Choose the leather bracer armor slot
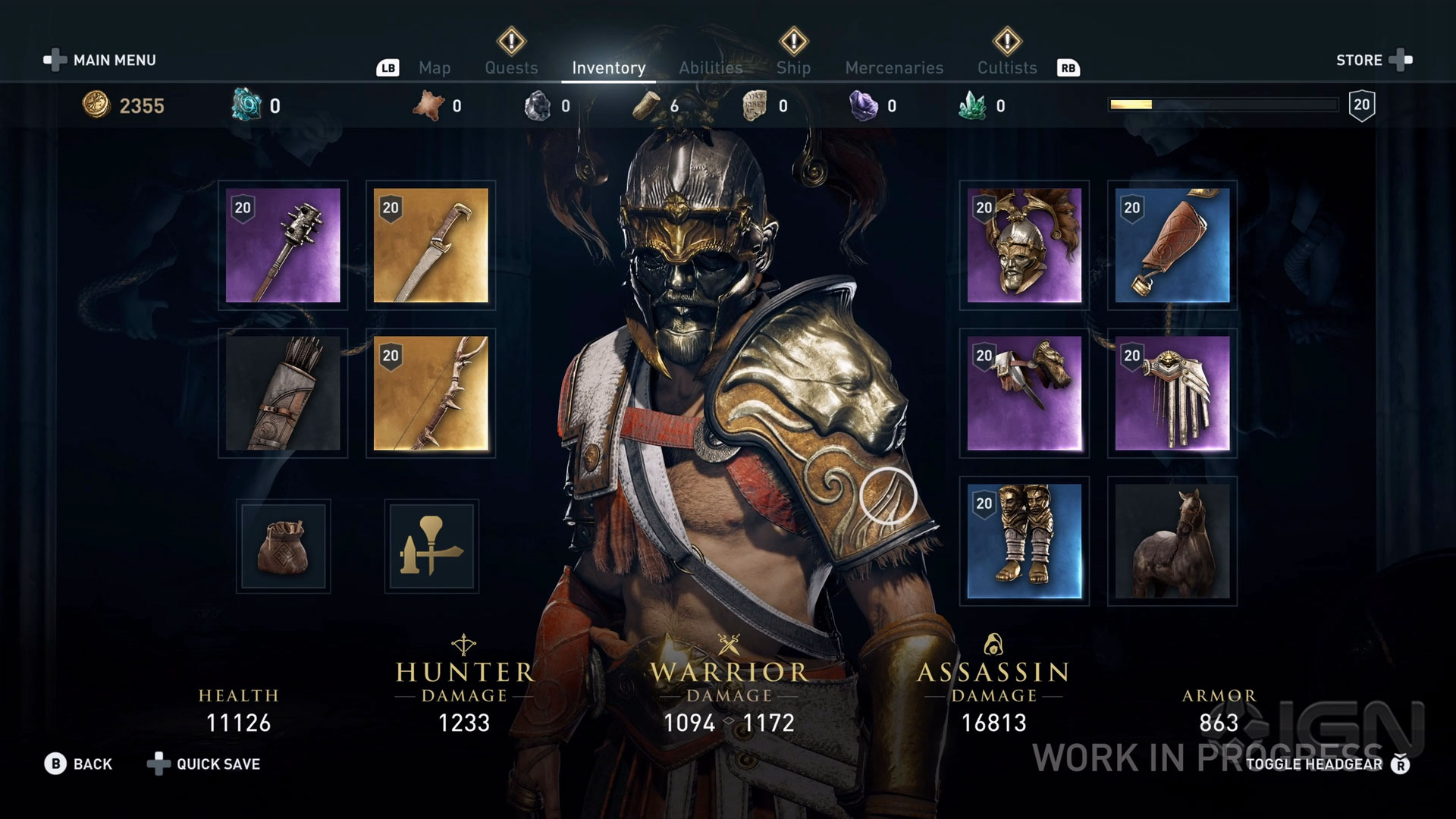Image resolution: width=1456 pixels, height=819 pixels. 1172,245
